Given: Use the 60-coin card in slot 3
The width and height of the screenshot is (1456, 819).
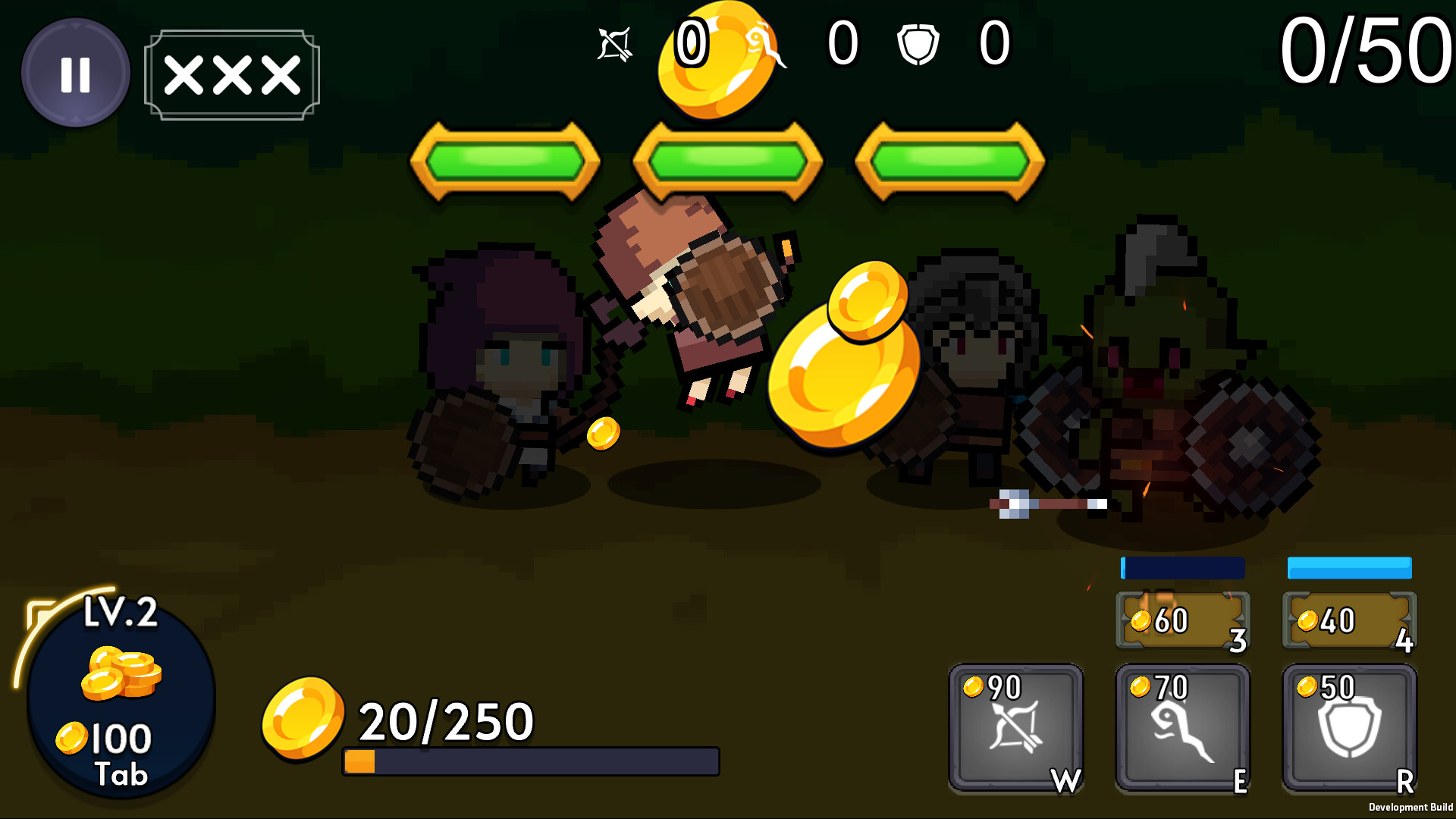Looking at the screenshot, I should [x=1181, y=620].
